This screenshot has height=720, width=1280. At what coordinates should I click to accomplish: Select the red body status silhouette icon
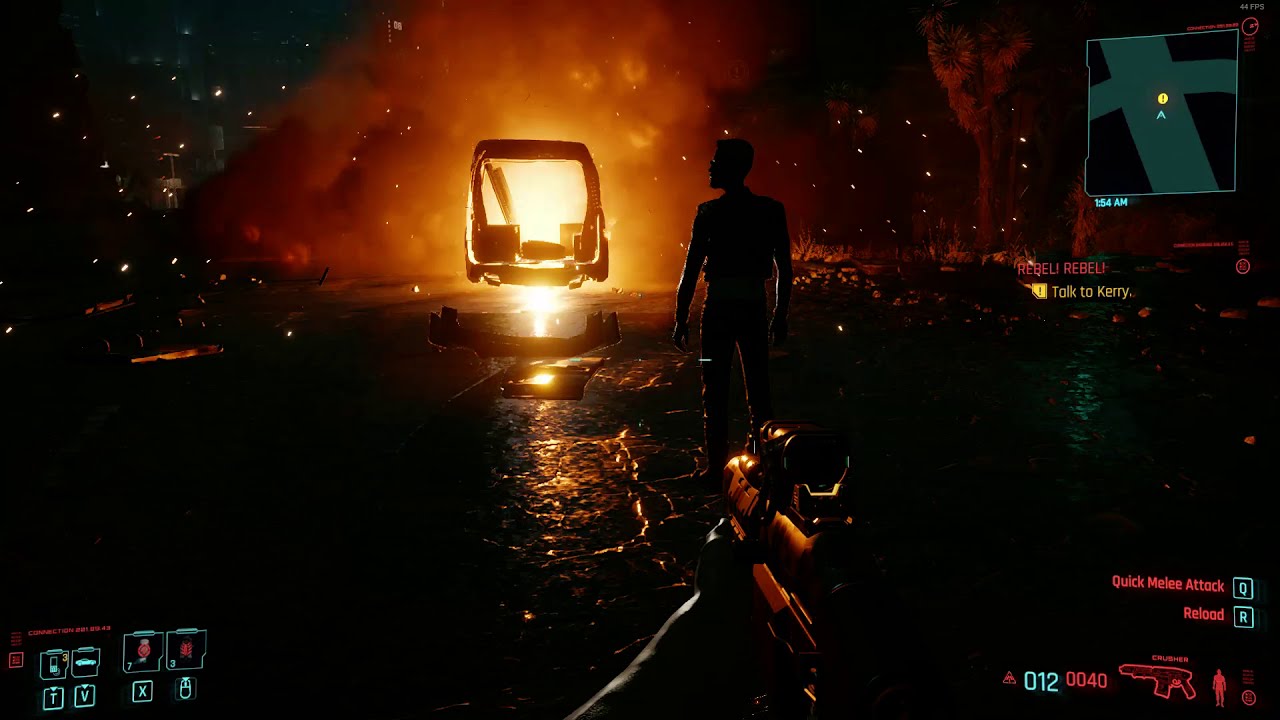(x=1219, y=687)
